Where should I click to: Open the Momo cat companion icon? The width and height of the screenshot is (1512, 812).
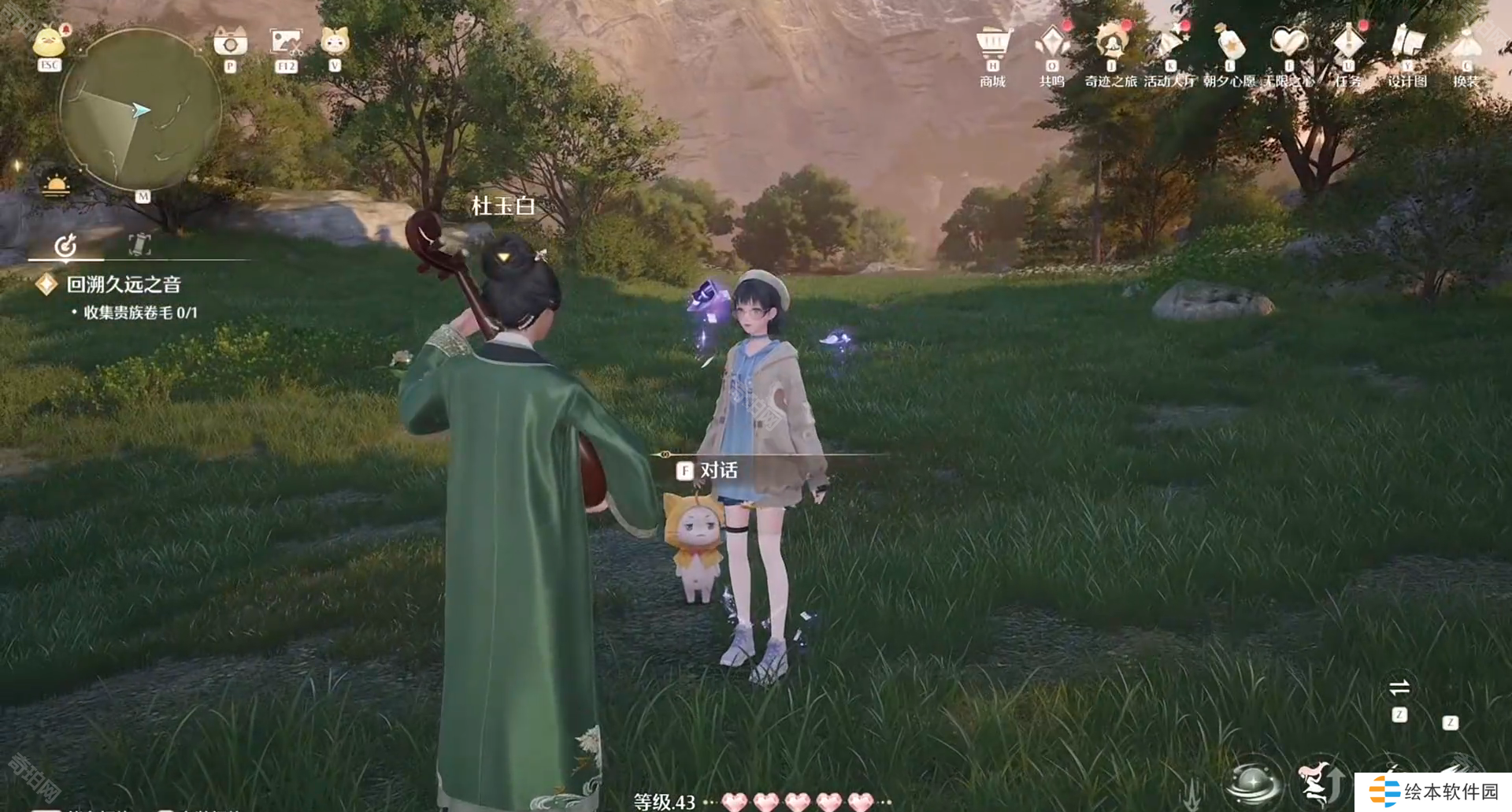335,40
